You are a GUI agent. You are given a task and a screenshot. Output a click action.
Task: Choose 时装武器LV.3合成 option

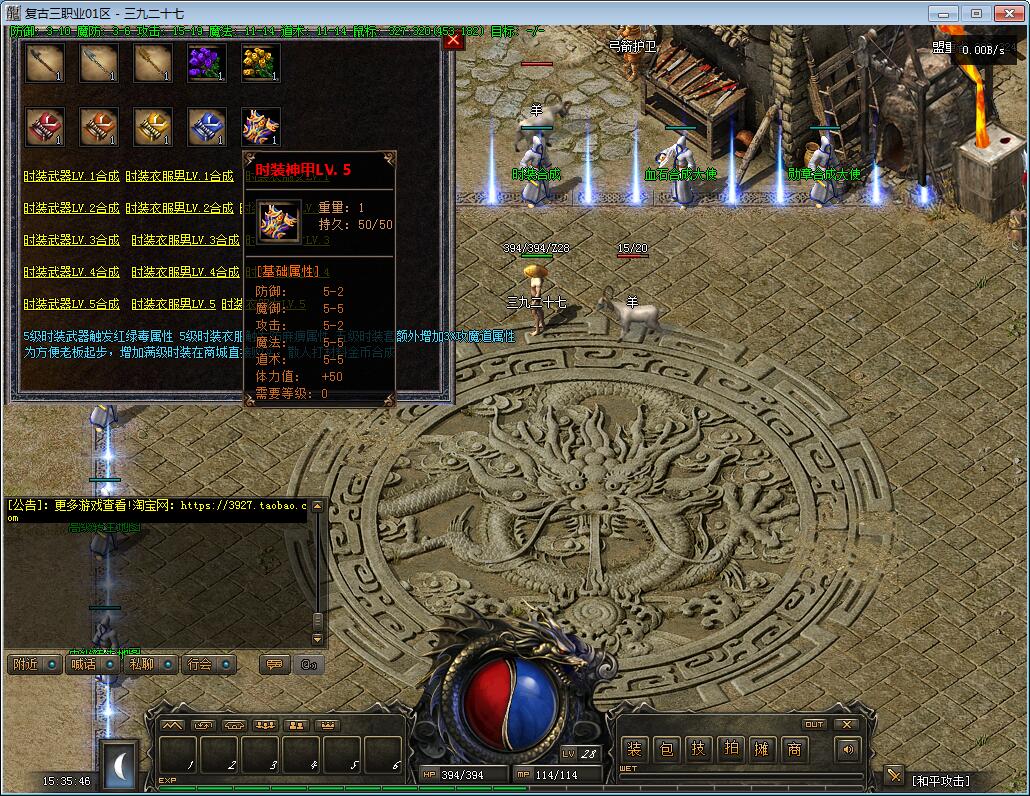click(71, 240)
